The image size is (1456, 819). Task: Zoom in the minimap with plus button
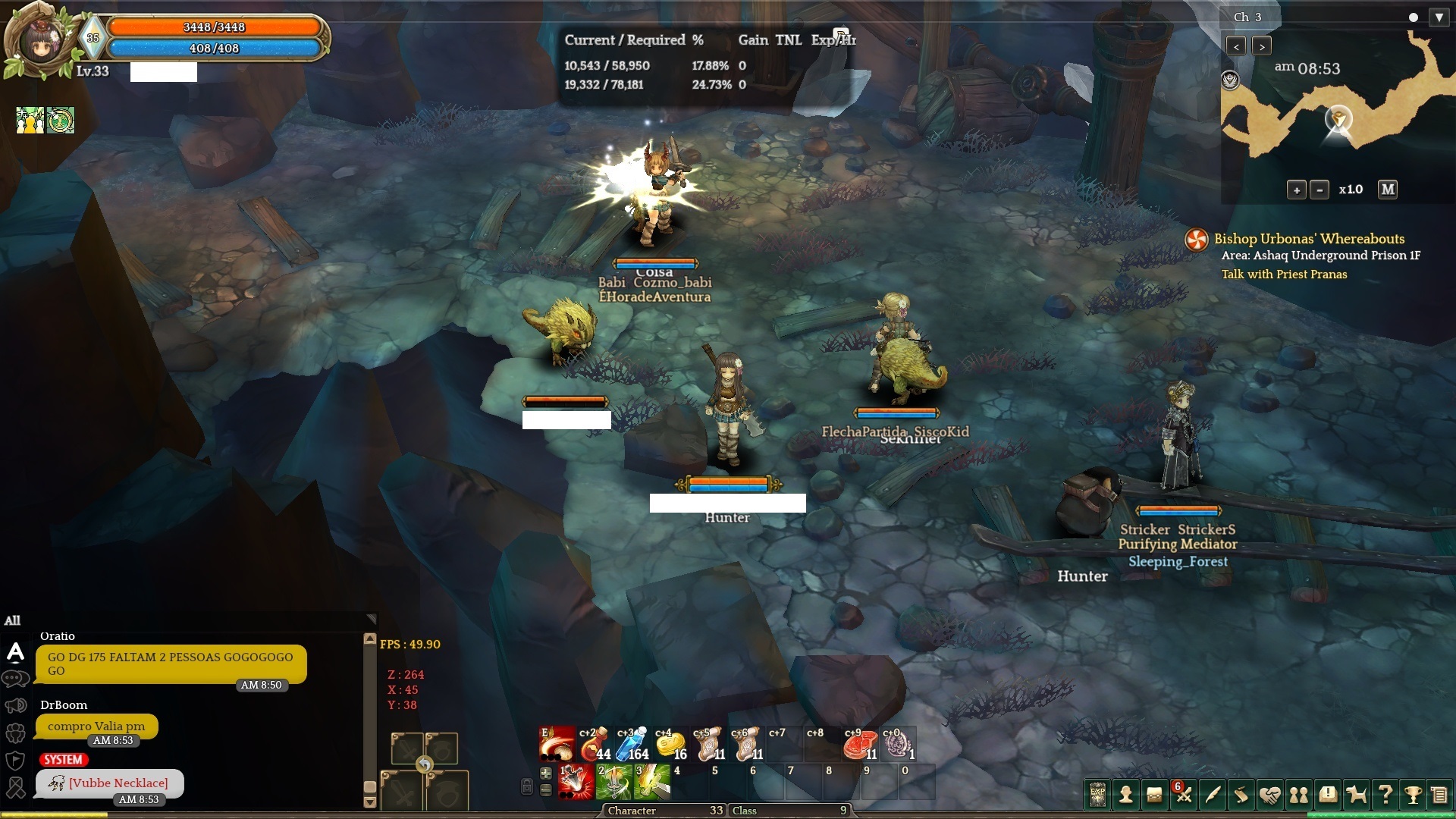[x=1296, y=190]
